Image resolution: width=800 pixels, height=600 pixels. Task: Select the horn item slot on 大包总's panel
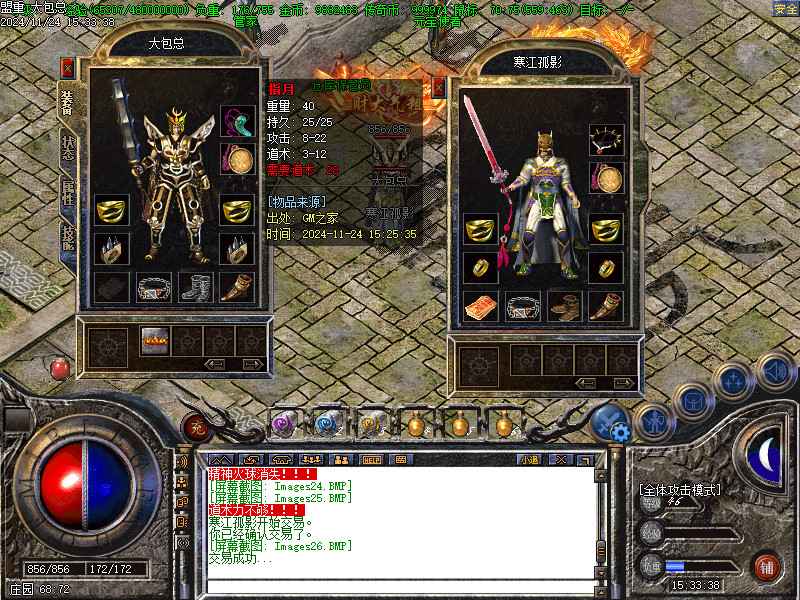click(237, 288)
